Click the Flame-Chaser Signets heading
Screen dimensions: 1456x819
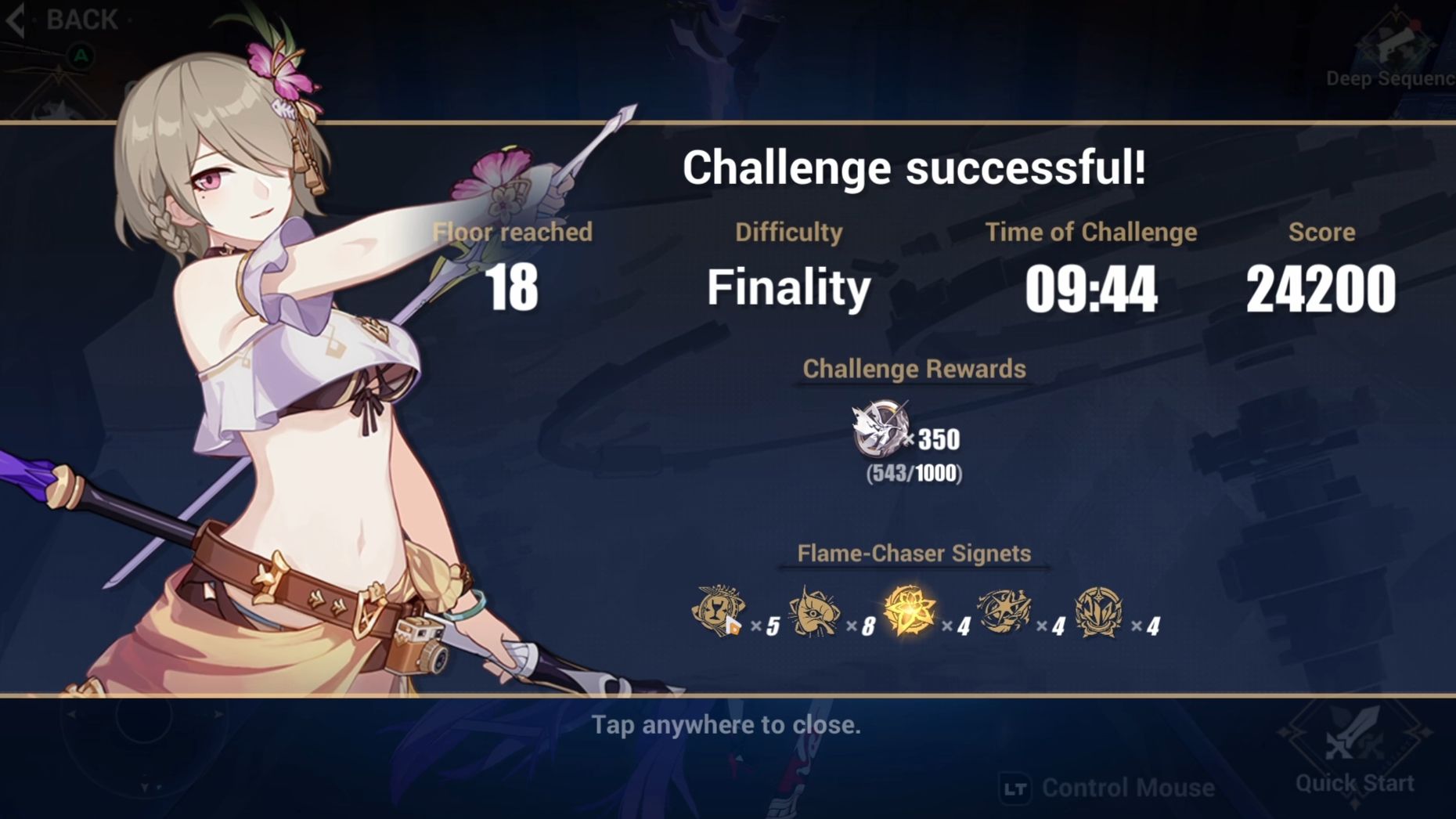point(913,553)
